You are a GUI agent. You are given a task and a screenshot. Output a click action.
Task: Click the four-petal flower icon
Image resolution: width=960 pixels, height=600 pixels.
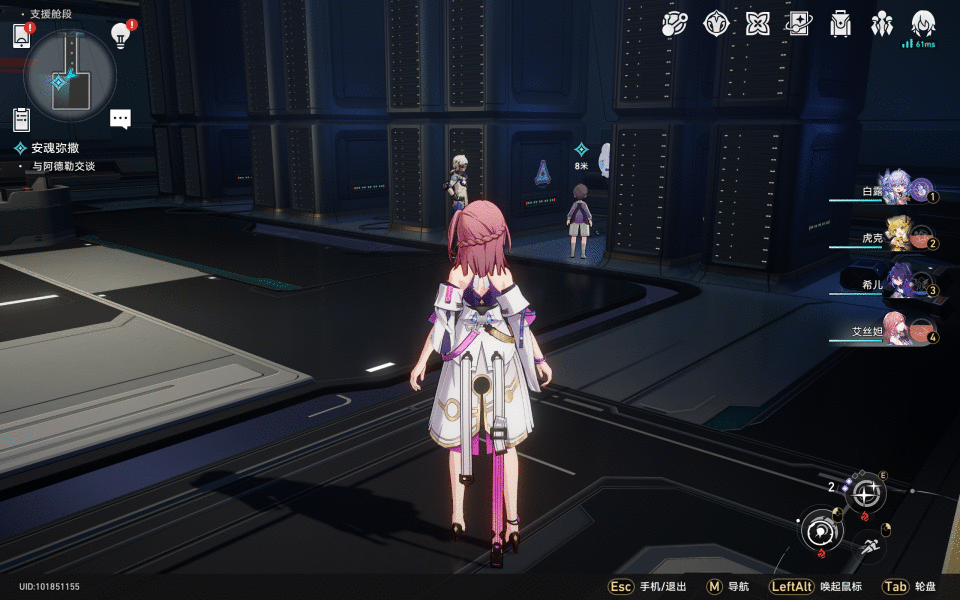coord(757,24)
